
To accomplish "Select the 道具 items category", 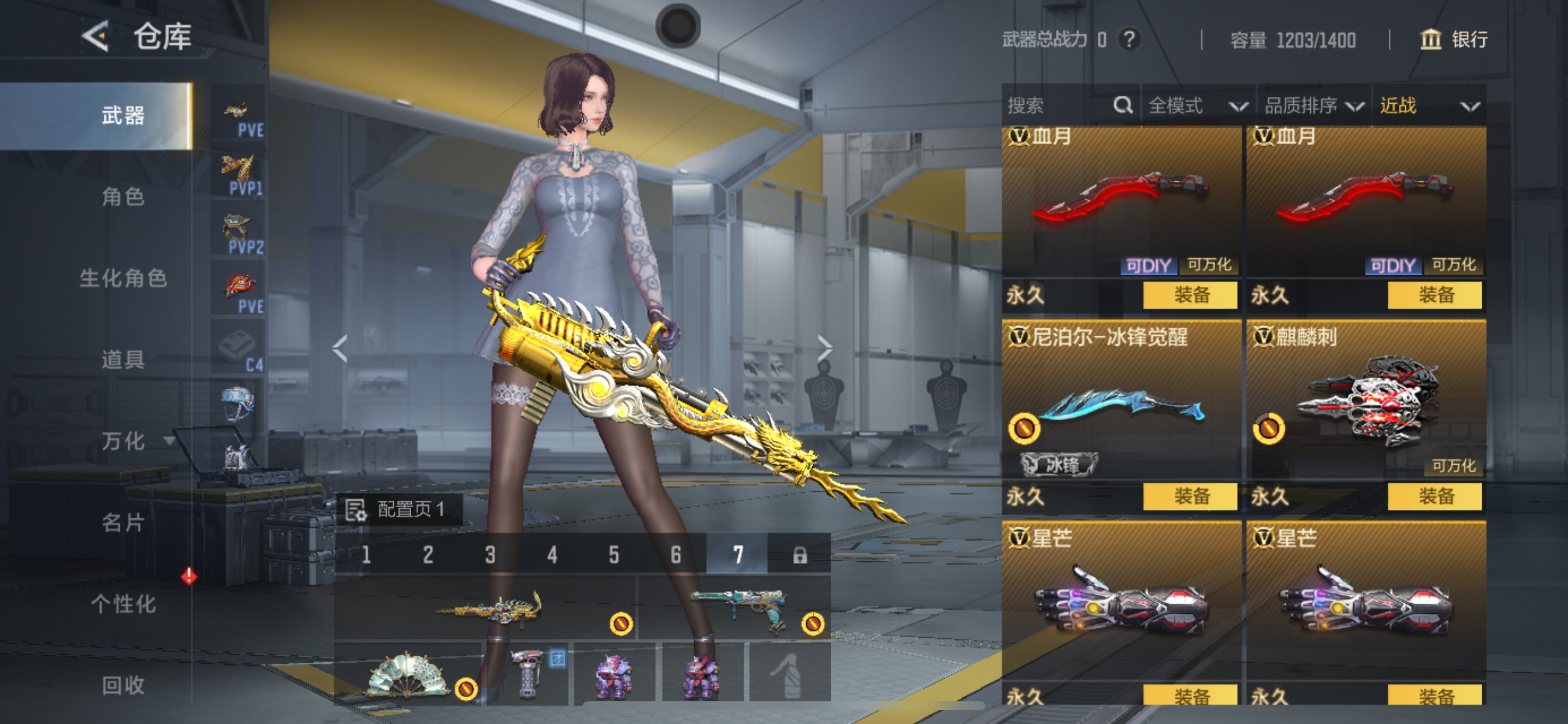I will (123, 360).
